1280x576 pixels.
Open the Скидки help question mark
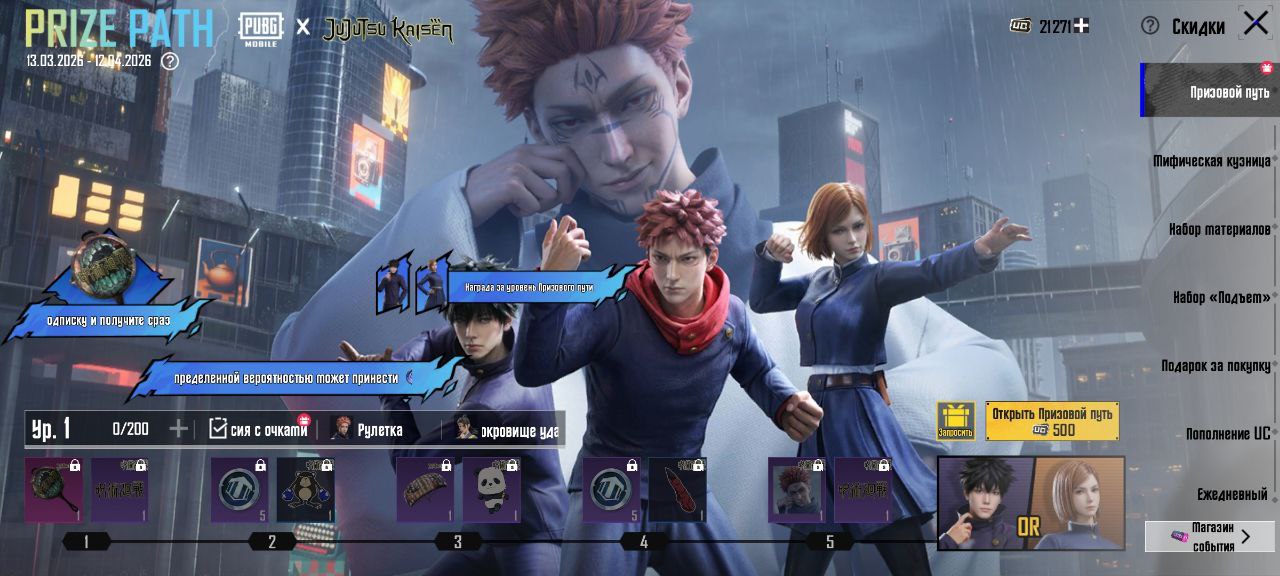click(x=1150, y=26)
